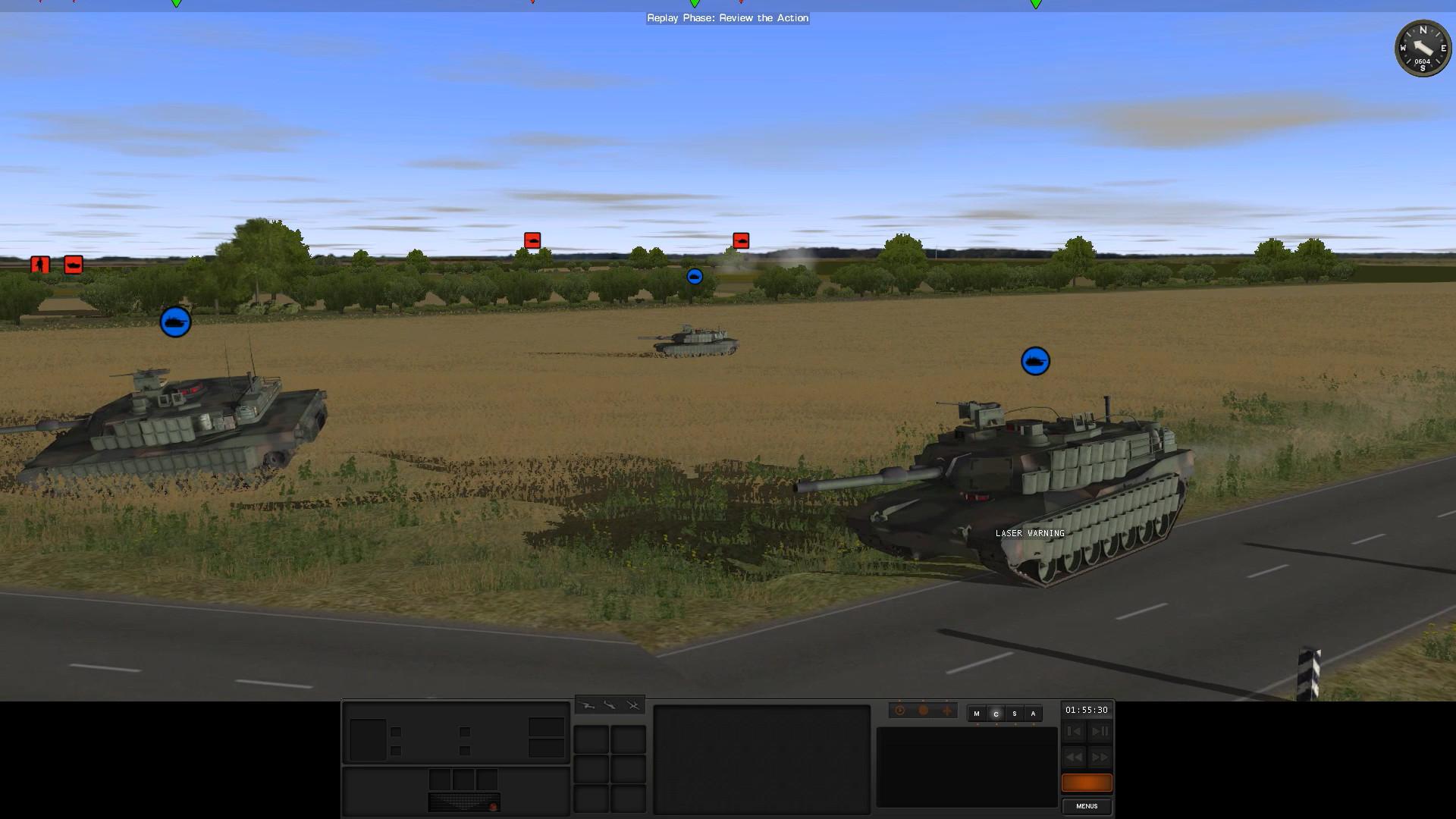
Task: Click the orange plus icon in the bottom panel
Action: (946, 711)
